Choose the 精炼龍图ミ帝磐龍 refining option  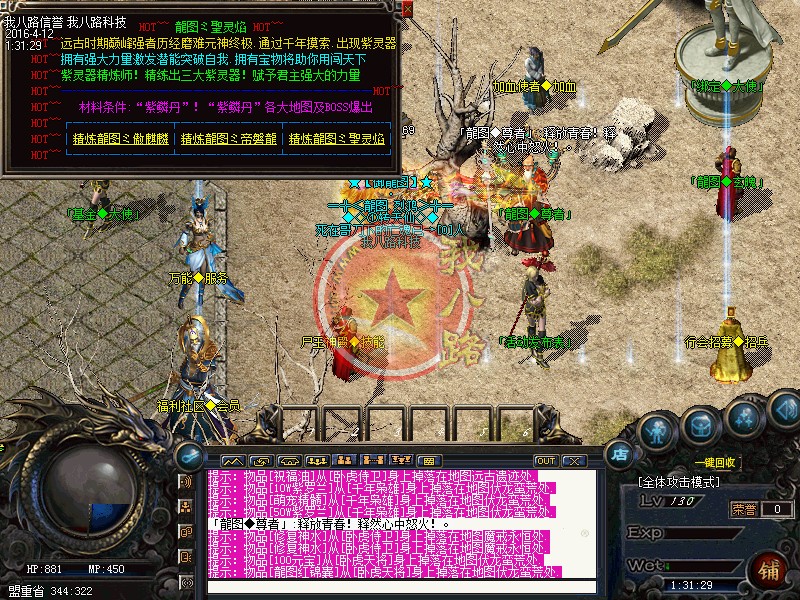227,140
